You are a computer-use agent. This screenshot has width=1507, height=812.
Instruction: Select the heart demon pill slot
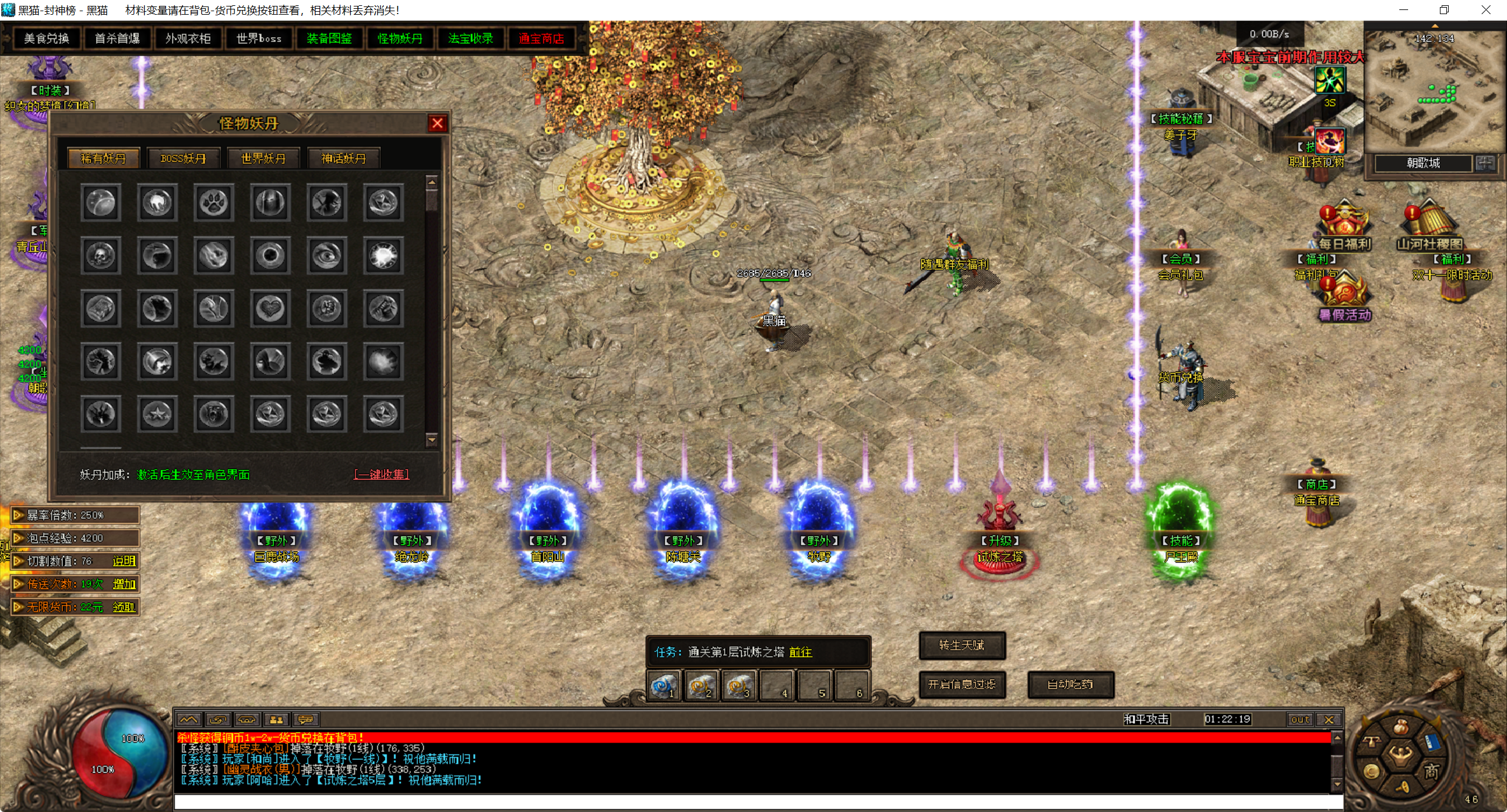point(270,308)
